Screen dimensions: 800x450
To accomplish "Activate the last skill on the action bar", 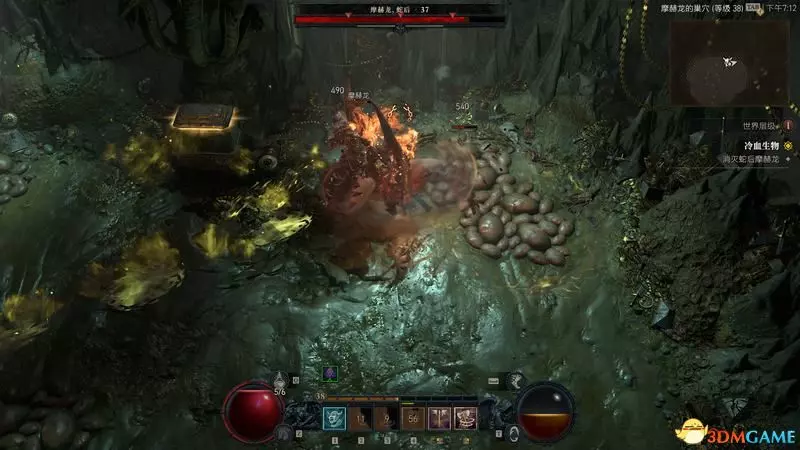I will pyautogui.click(x=465, y=418).
